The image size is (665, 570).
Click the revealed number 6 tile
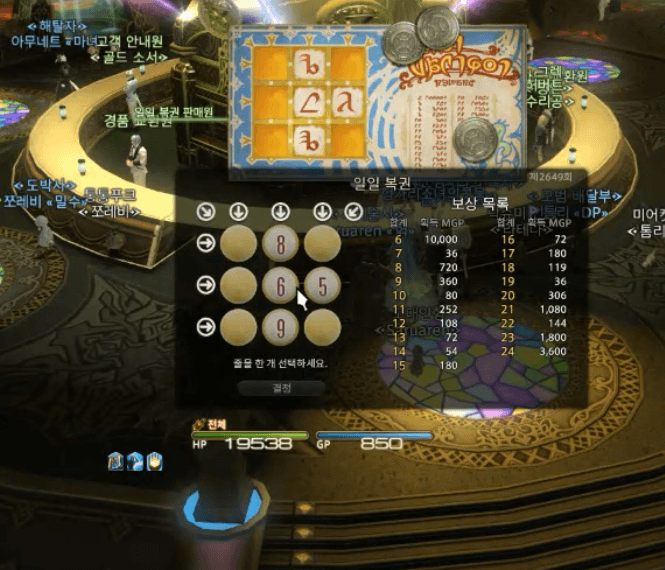[x=281, y=286]
